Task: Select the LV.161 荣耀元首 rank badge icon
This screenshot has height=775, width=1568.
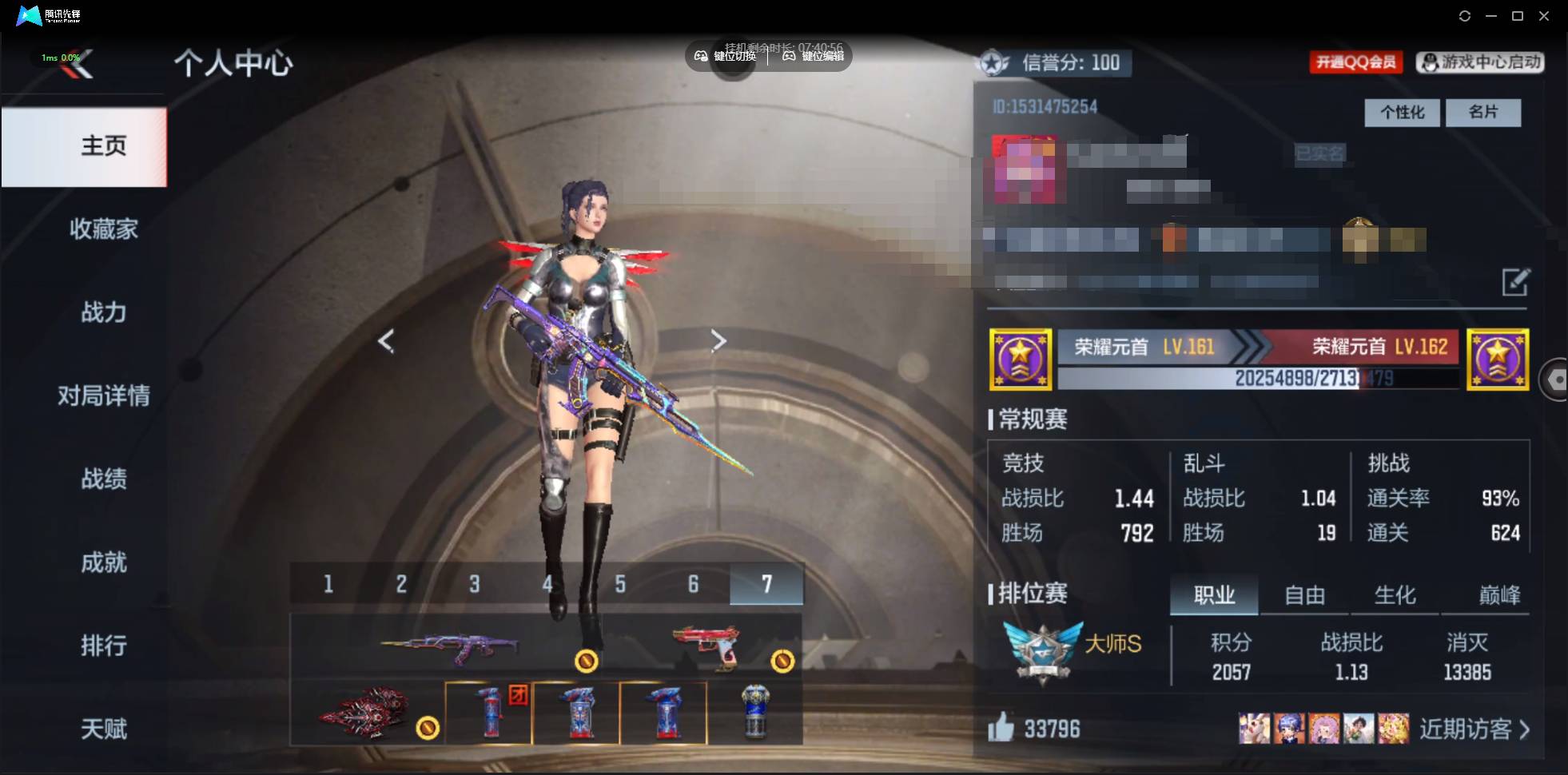Action: (x=1021, y=360)
